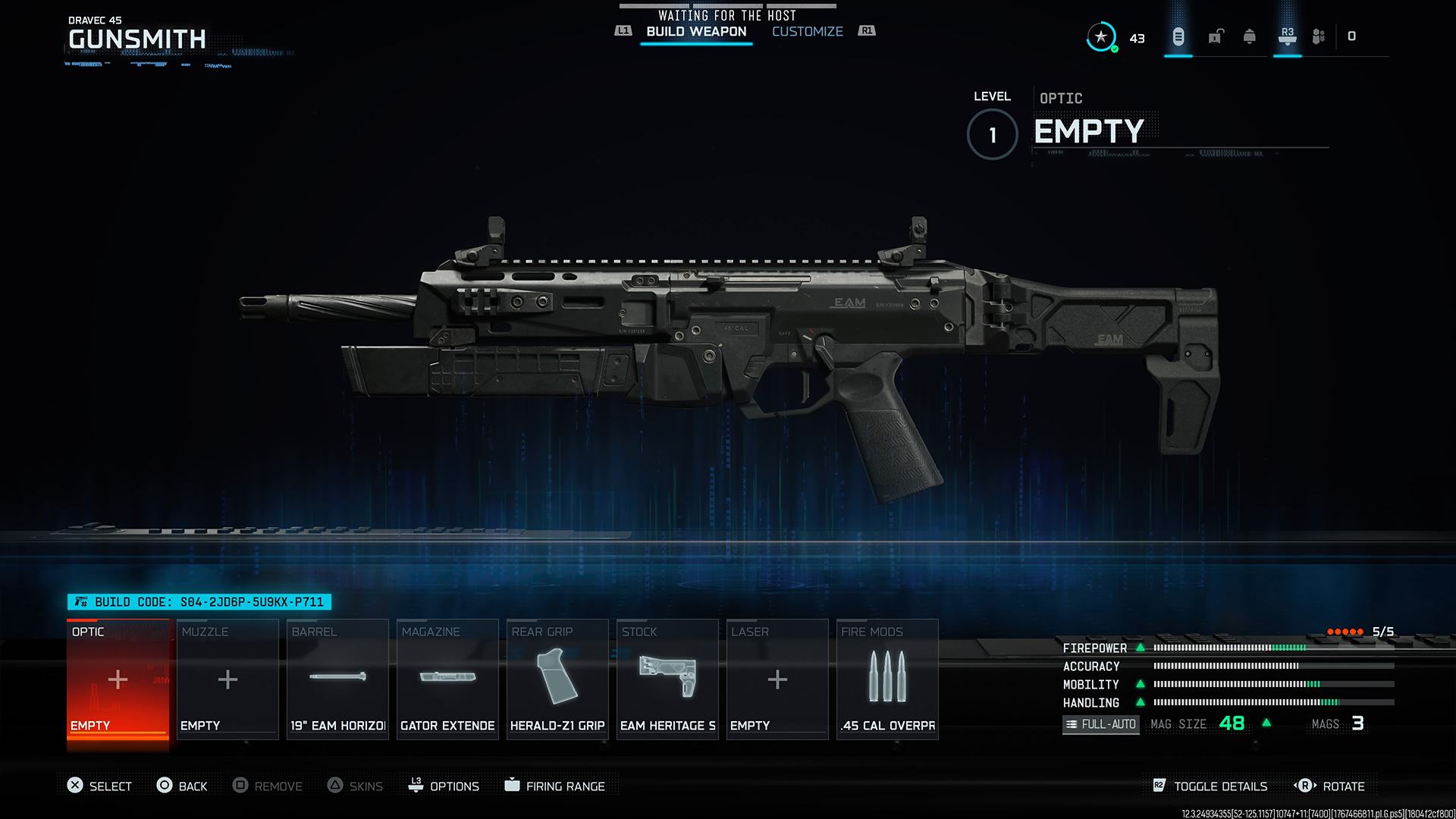The width and height of the screenshot is (1456, 819).
Task: Switch fire mode from FULL-AUTO
Action: click(x=1100, y=724)
